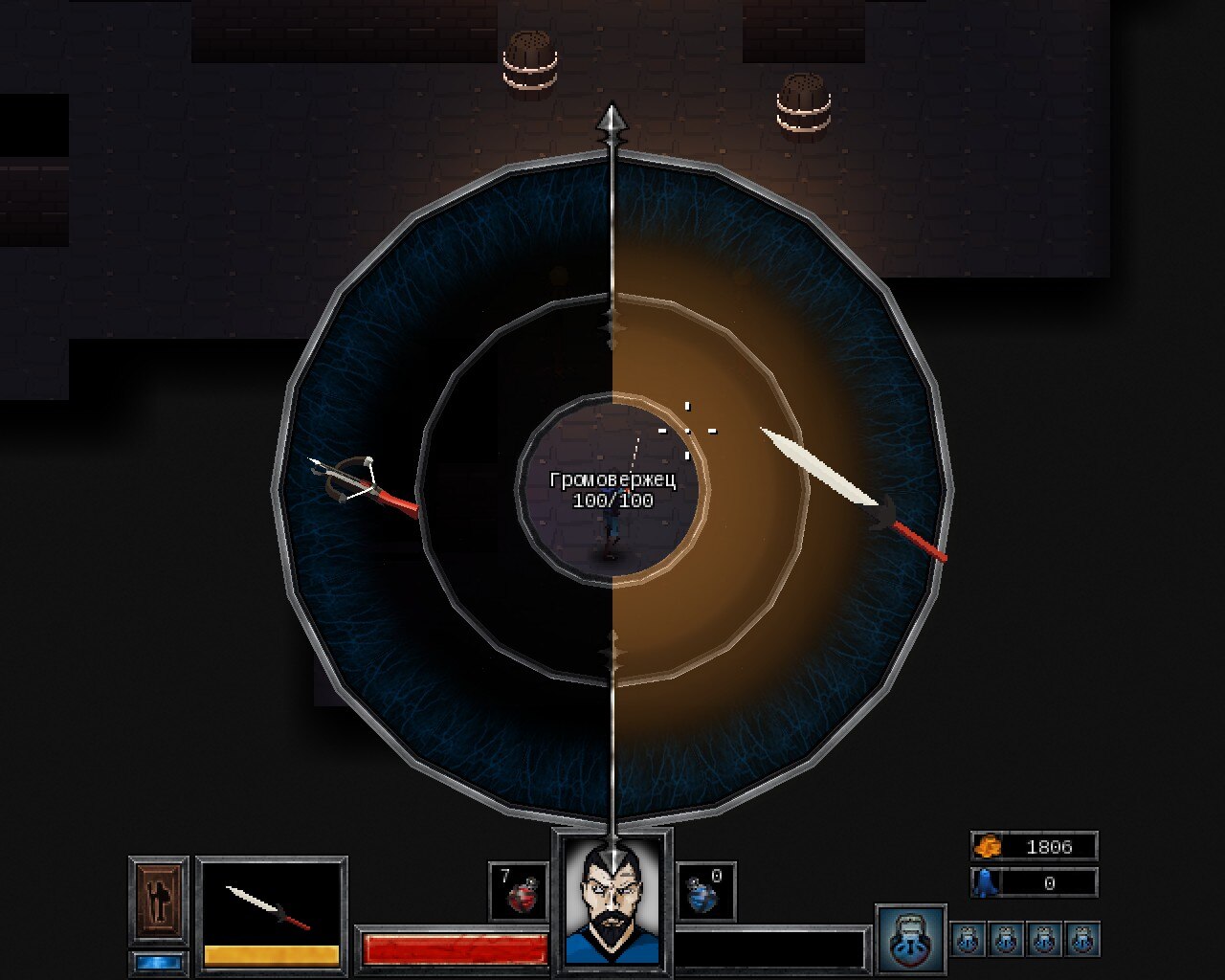Open the door card icon
The width and height of the screenshot is (1225, 980).
(158, 900)
